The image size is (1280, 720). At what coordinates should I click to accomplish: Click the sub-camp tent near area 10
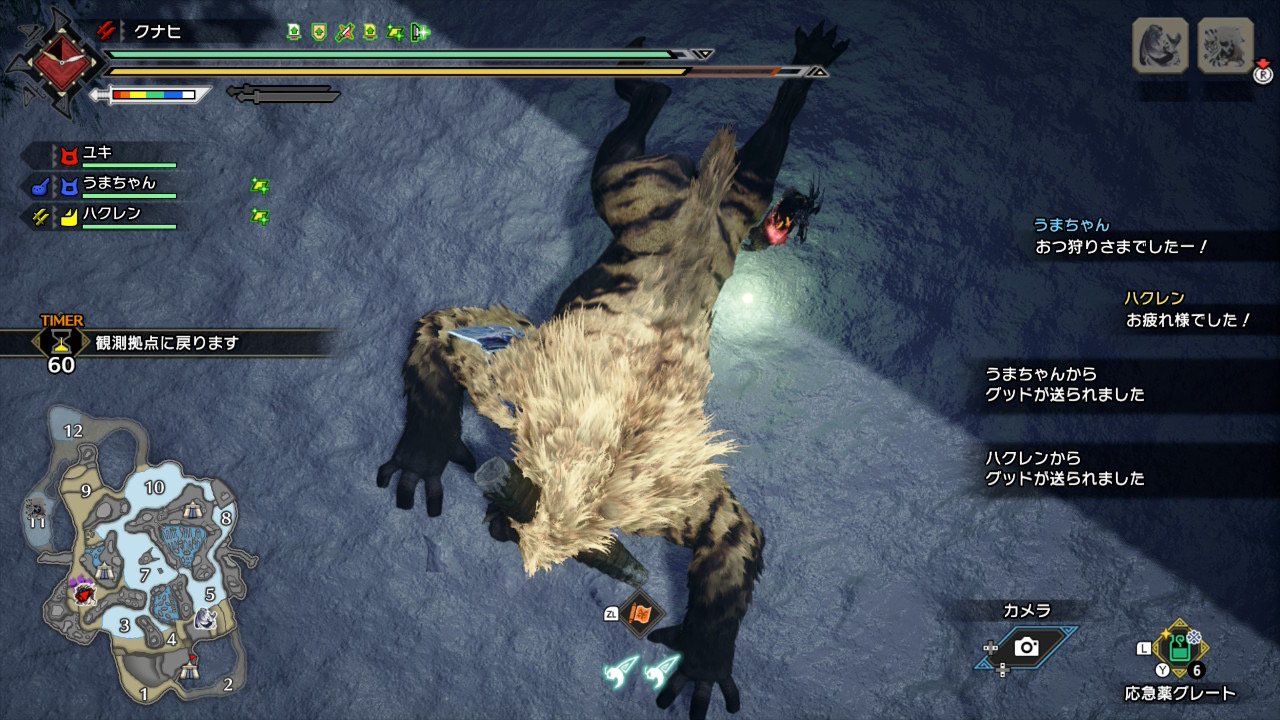click(195, 510)
